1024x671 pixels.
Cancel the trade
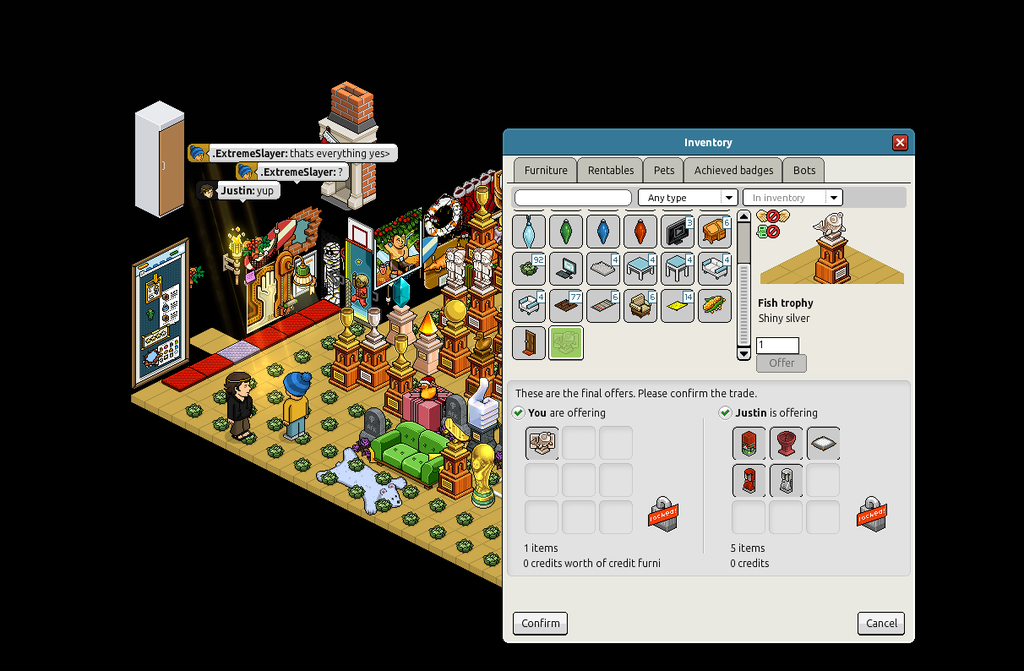pyautogui.click(x=881, y=623)
